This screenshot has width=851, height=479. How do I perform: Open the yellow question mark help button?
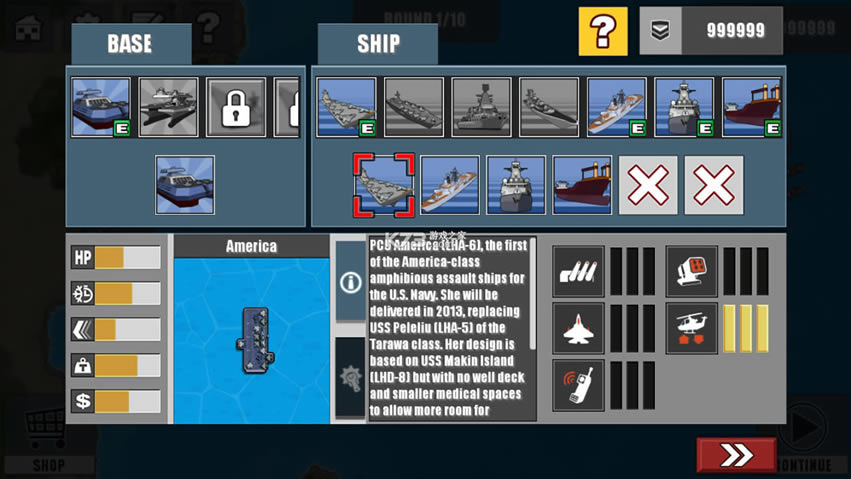(x=603, y=31)
